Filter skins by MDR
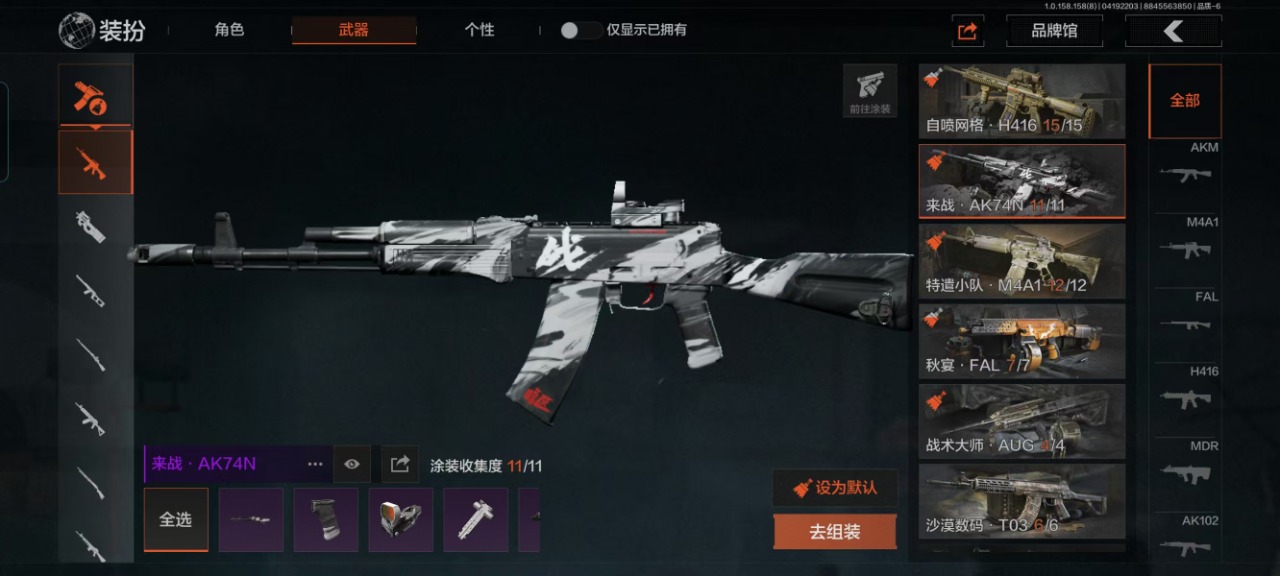The image size is (1280, 576). [x=1186, y=466]
